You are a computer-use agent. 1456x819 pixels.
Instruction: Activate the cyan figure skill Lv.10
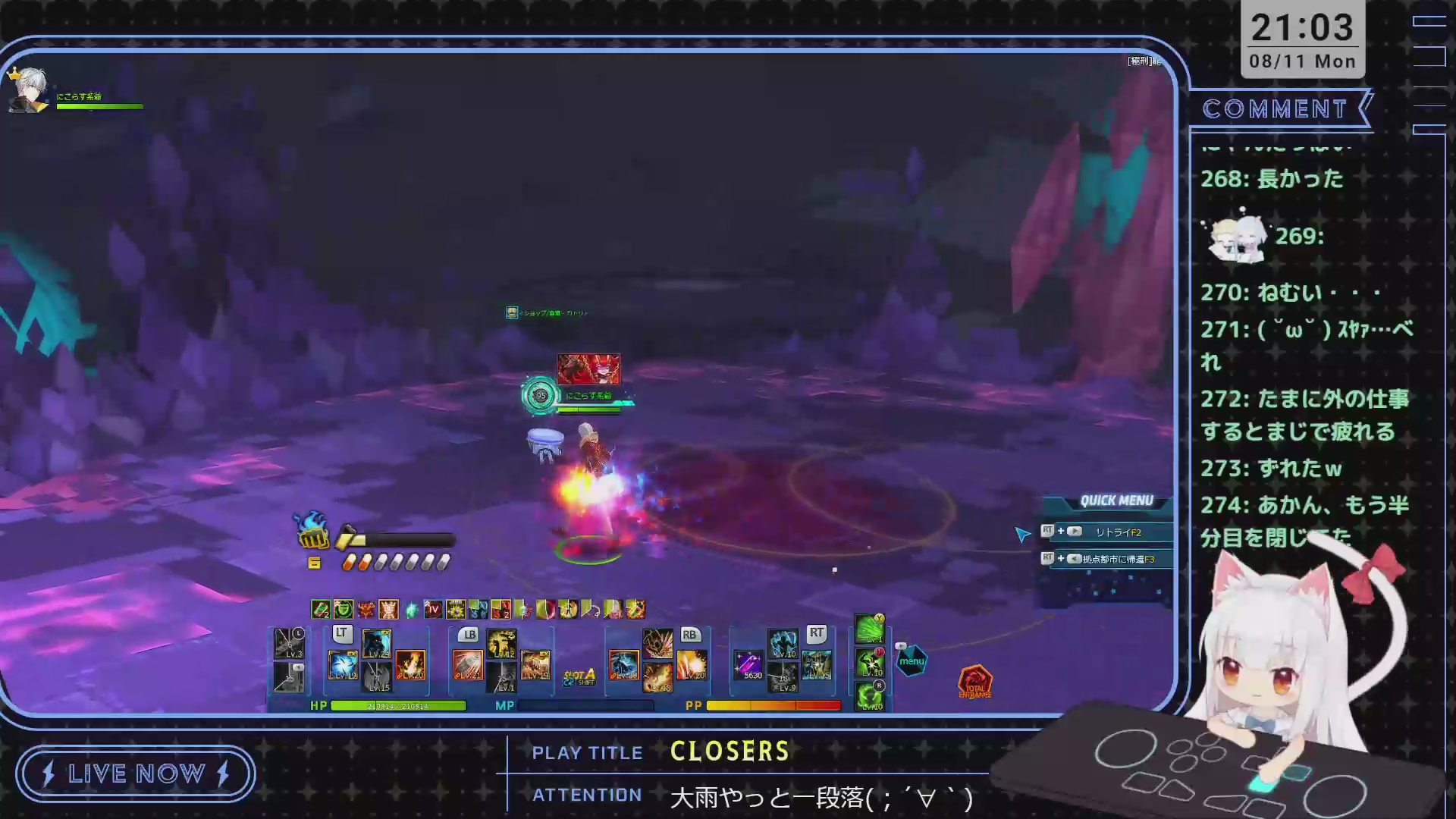coord(783,643)
